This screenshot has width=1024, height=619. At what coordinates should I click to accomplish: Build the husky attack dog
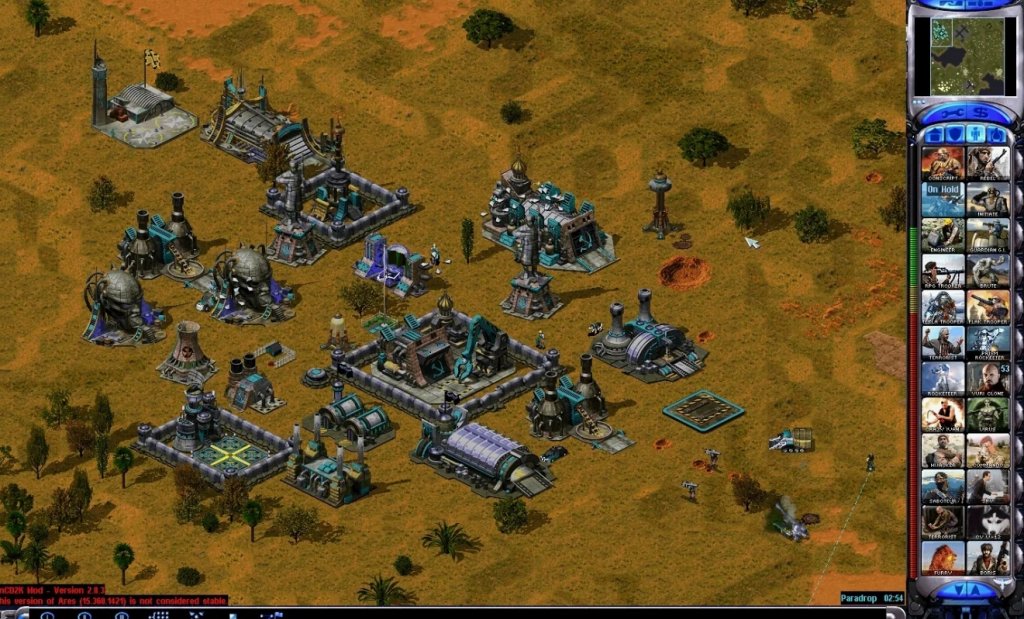(x=988, y=523)
